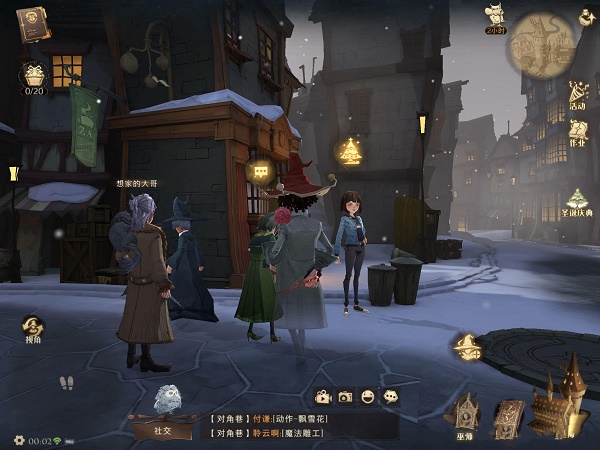
Task: Open the castle icon in the bottom corner
Action: click(x=560, y=398)
